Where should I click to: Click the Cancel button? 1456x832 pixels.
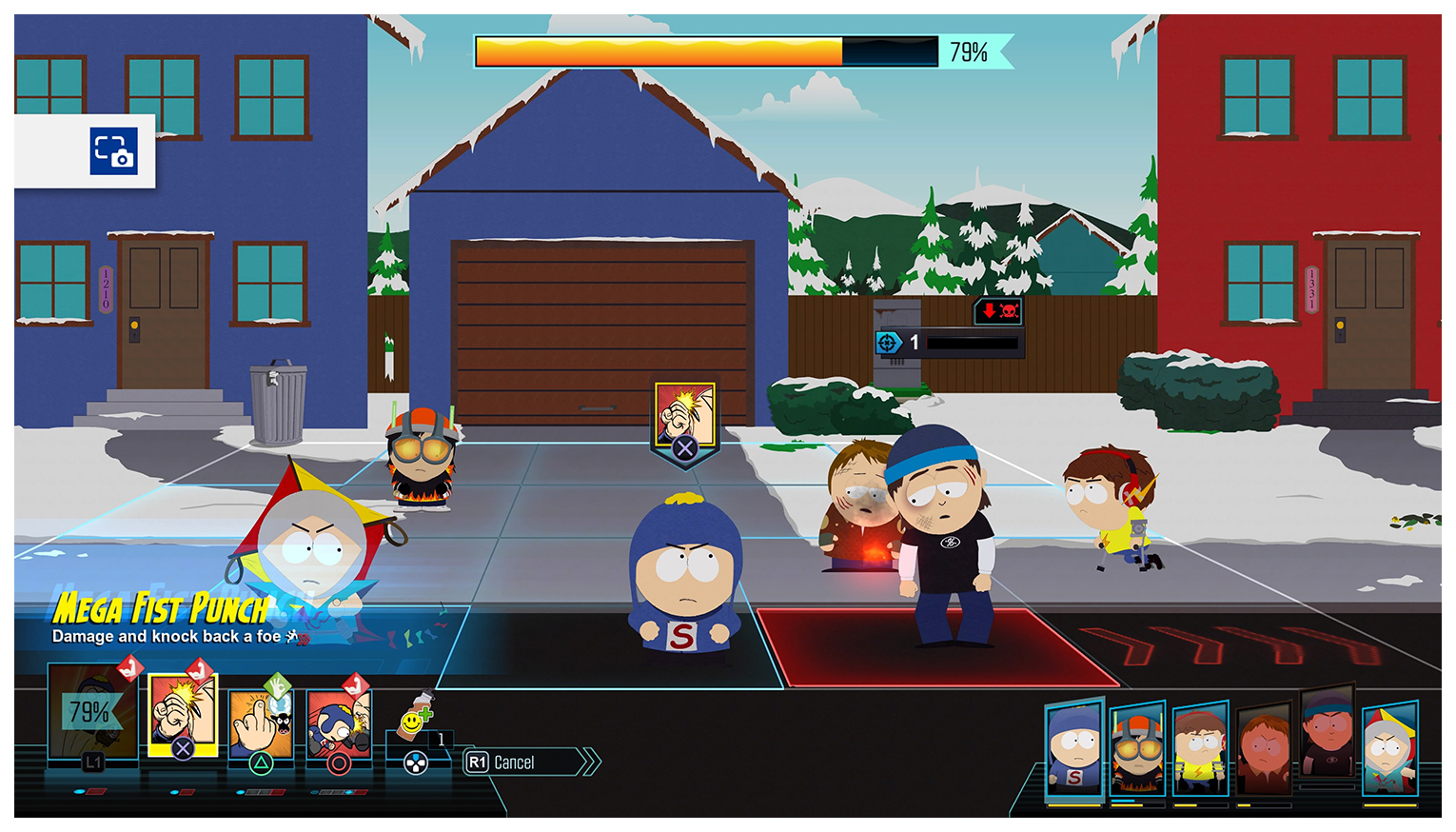530,763
